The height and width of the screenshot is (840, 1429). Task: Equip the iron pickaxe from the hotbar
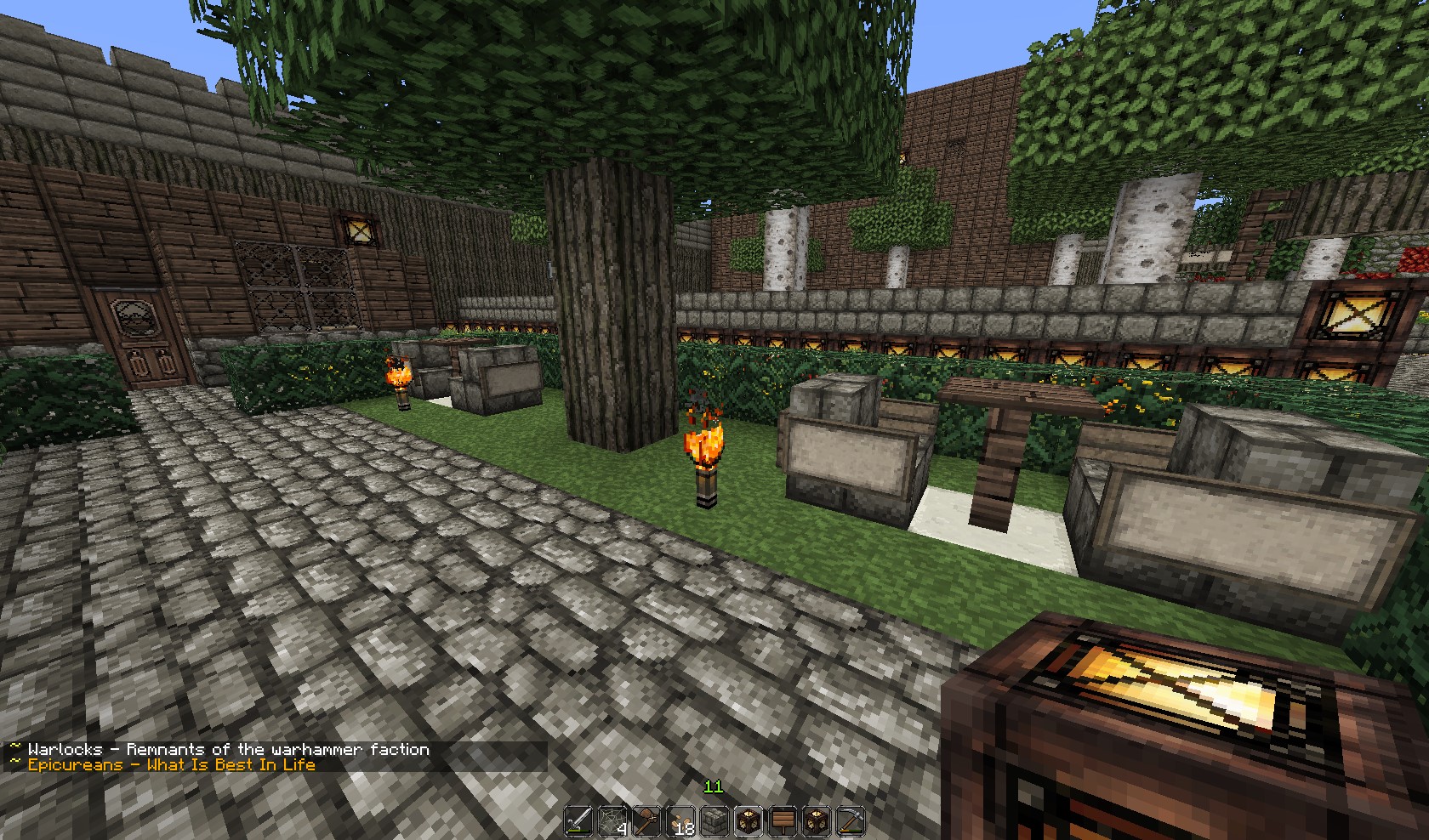[x=849, y=822]
